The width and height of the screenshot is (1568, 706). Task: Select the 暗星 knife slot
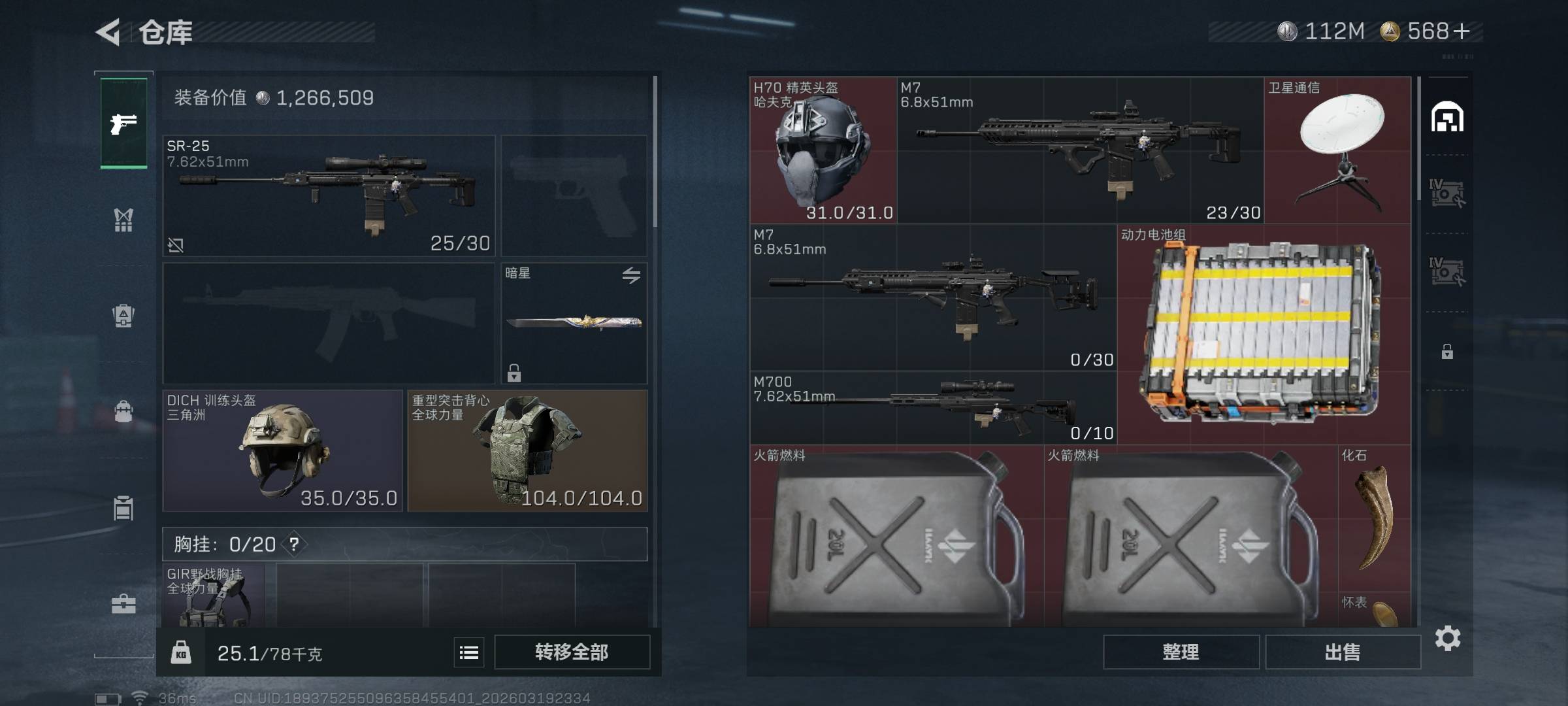tap(574, 323)
